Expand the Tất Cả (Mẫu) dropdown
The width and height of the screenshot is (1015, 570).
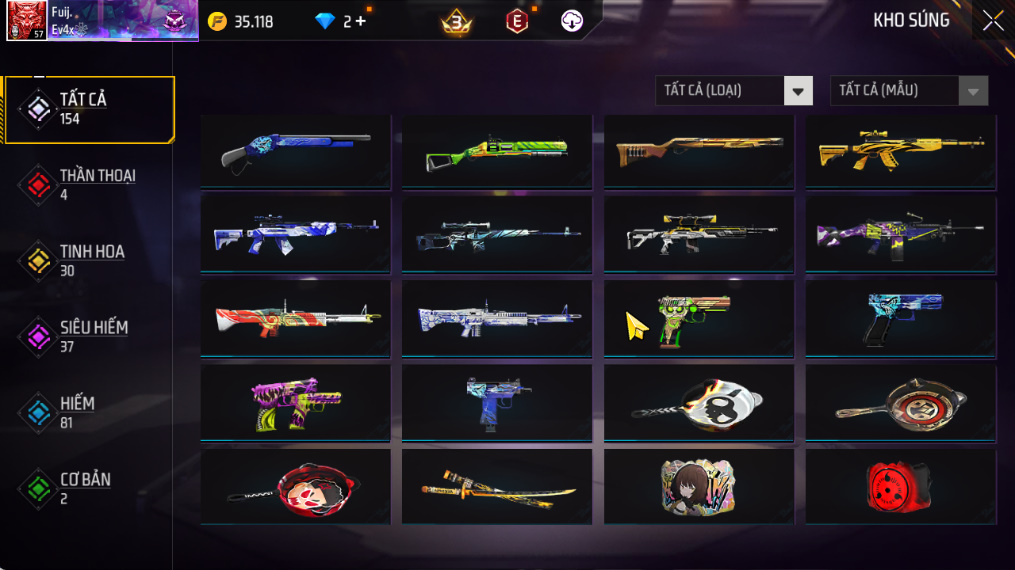(908, 91)
